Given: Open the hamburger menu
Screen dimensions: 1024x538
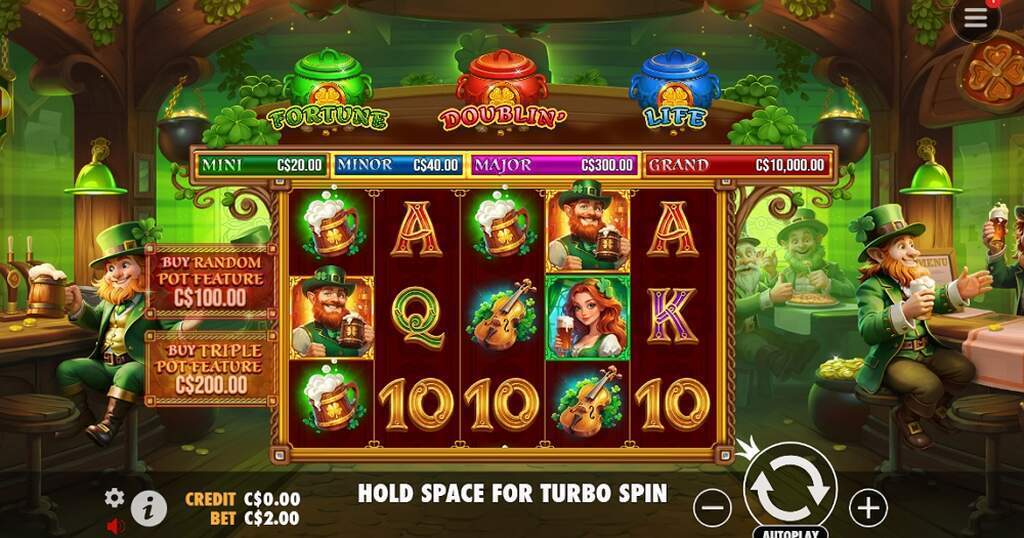Looking at the screenshot, I should click(976, 19).
